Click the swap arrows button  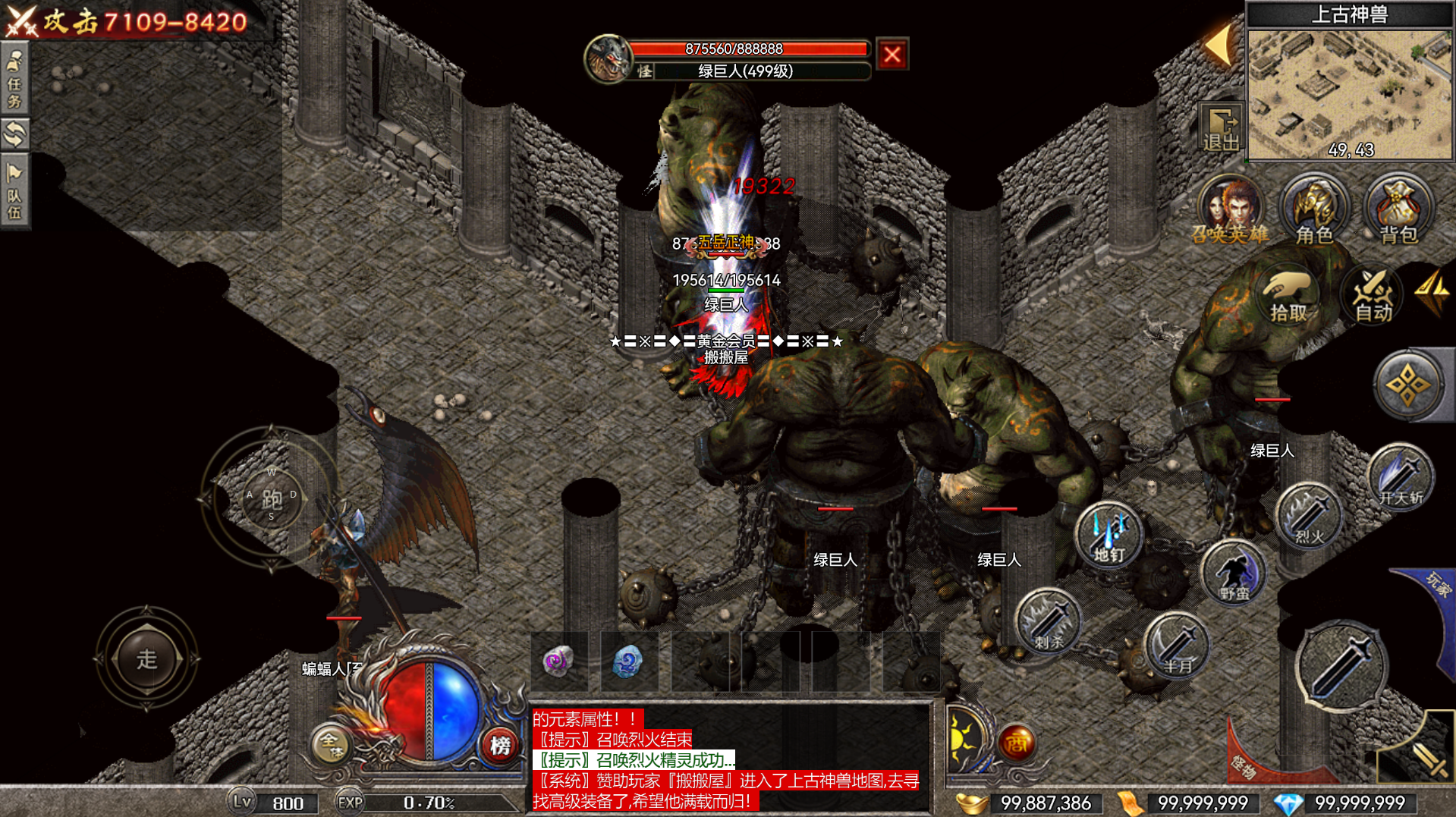pyautogui.click(x=14, y=134)
